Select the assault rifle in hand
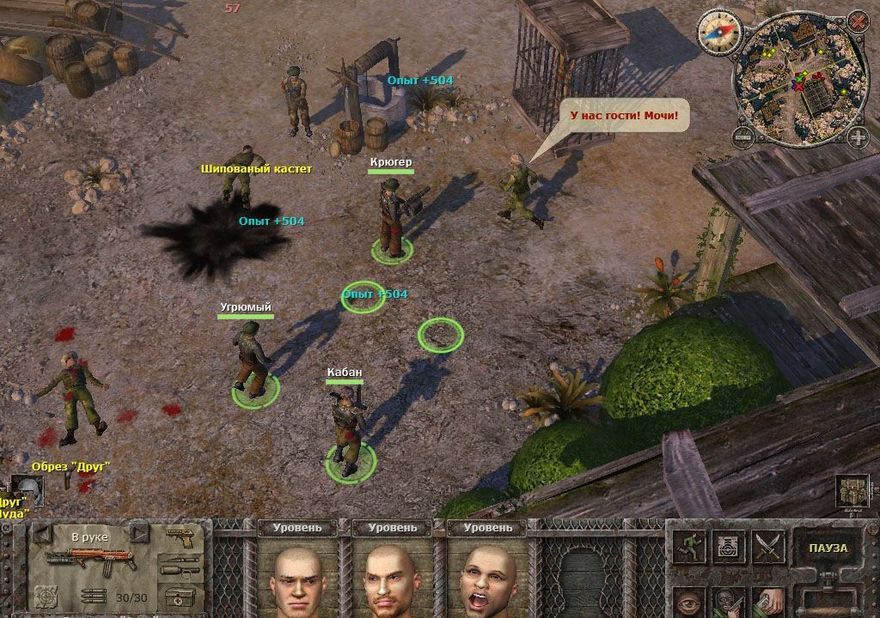 90,558
